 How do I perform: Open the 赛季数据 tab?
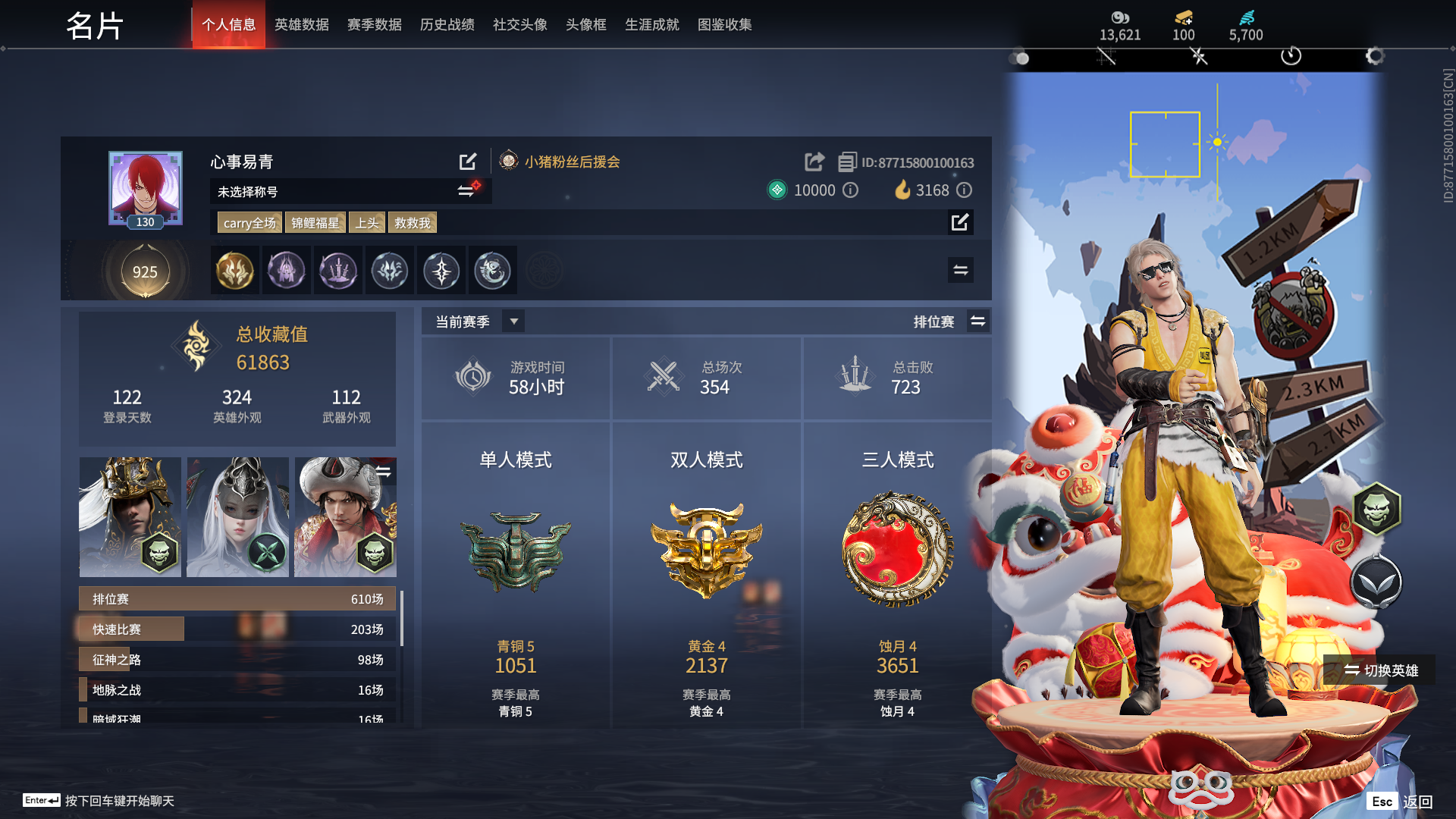[374, 24]
